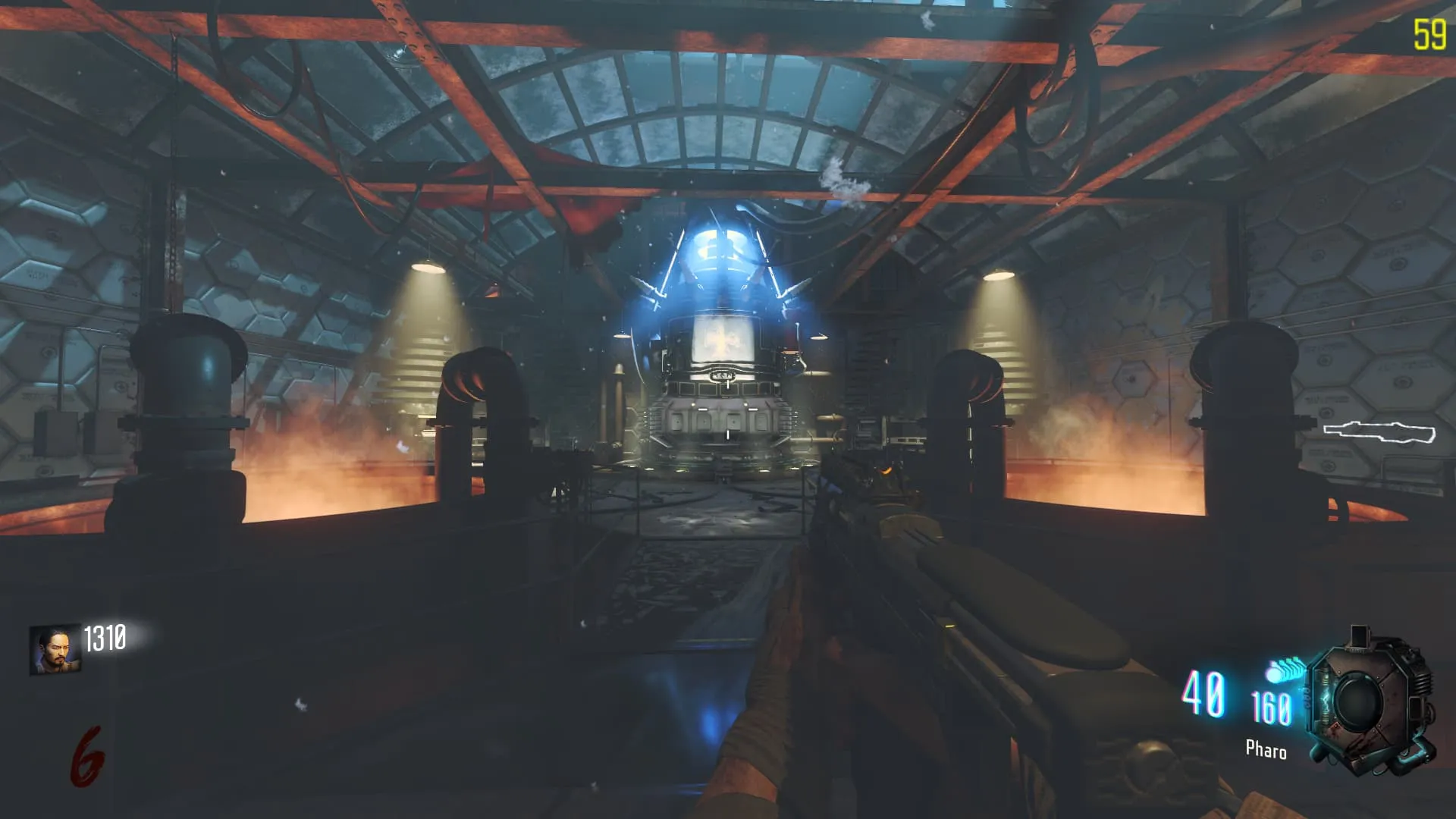Select the white weapon outline icon
1456x819 pixels.
tap(1379, 432)
